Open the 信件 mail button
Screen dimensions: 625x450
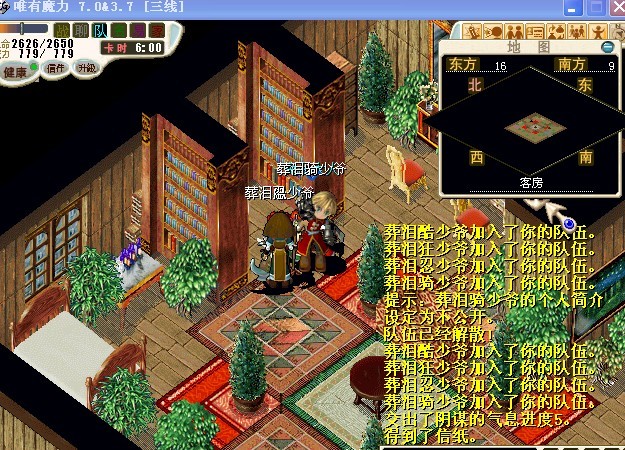(x=56, y=69)
